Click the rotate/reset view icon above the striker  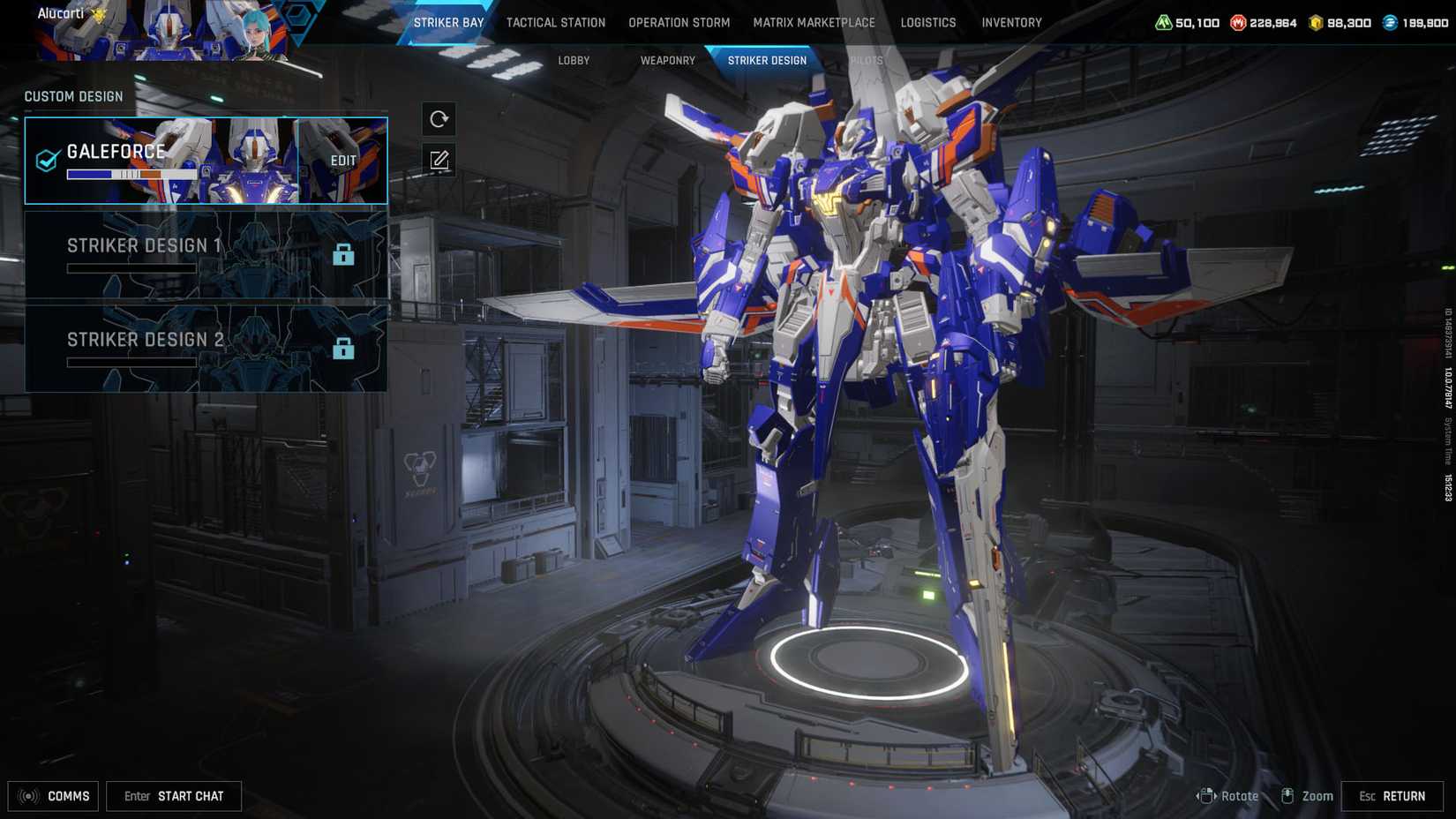[439, 118]
